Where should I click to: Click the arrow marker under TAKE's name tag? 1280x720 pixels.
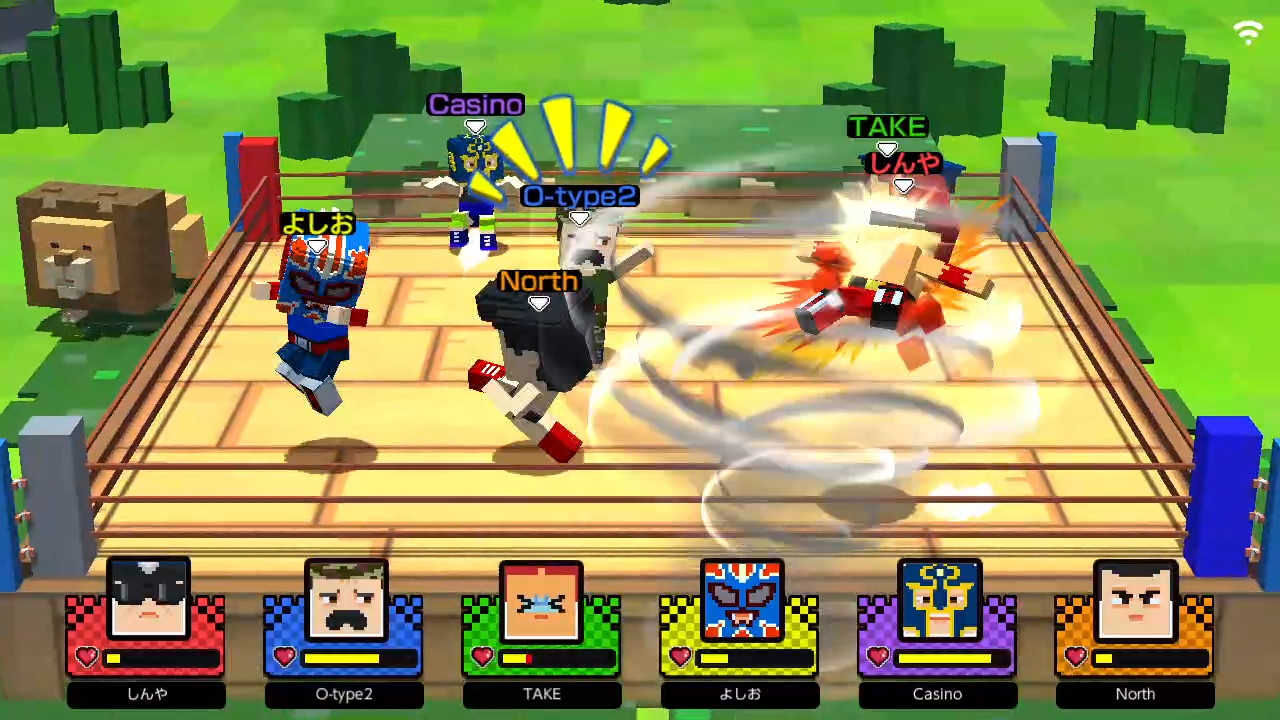click(x=887, y=148)
